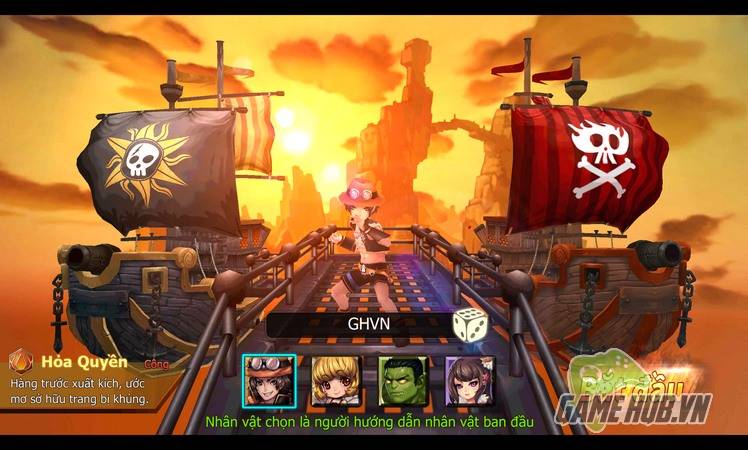Choose the blonde curly-haired character portrait

tap(334, 380)
